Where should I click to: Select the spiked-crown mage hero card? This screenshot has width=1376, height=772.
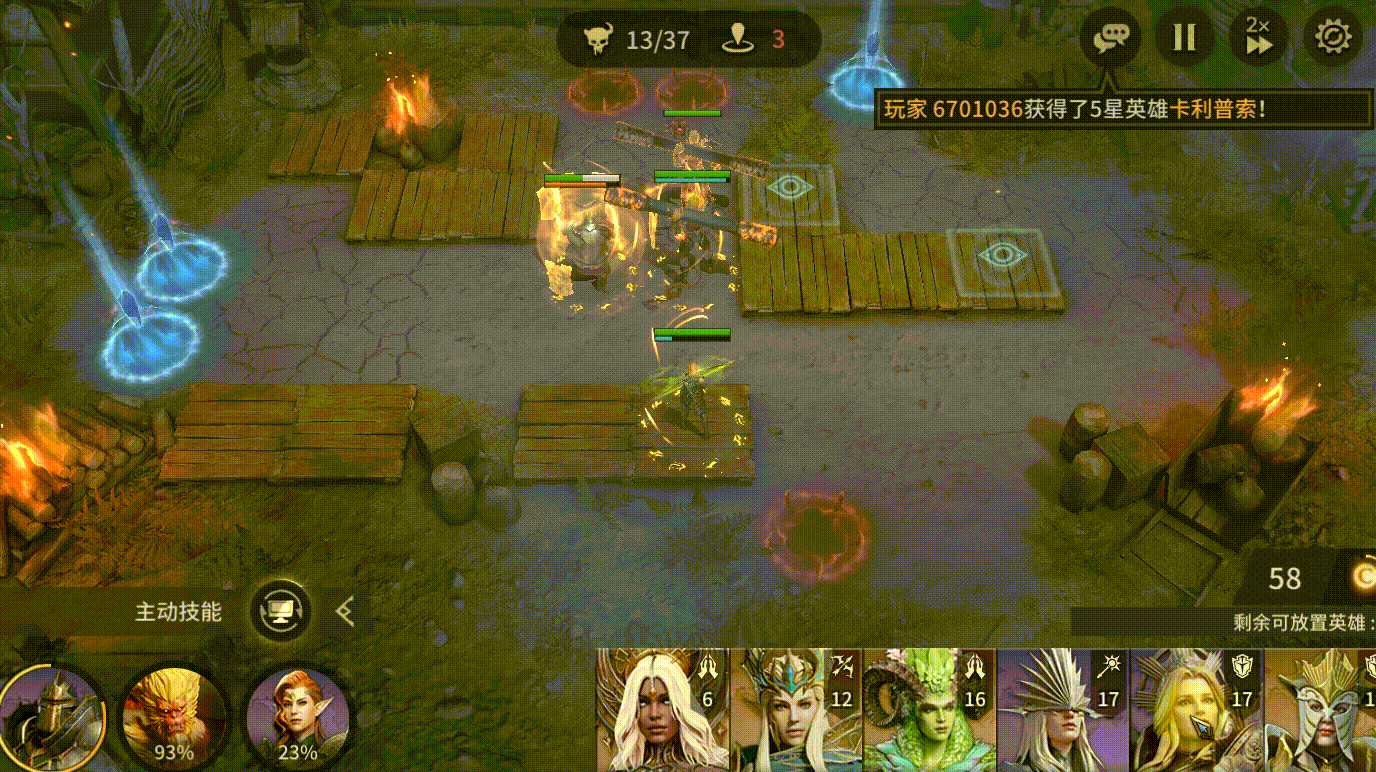(1063, 710)
